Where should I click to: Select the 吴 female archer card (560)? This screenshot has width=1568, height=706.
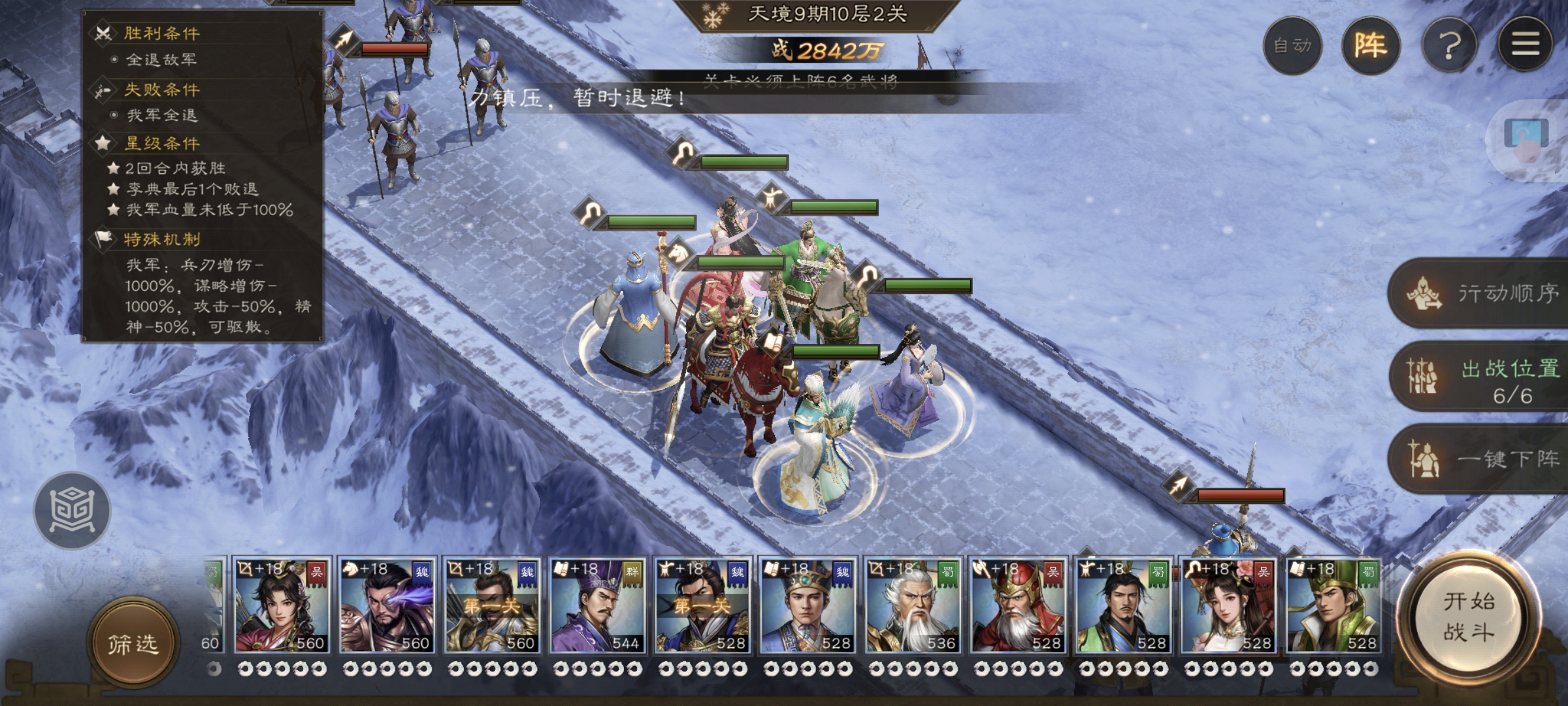[282, 606]
